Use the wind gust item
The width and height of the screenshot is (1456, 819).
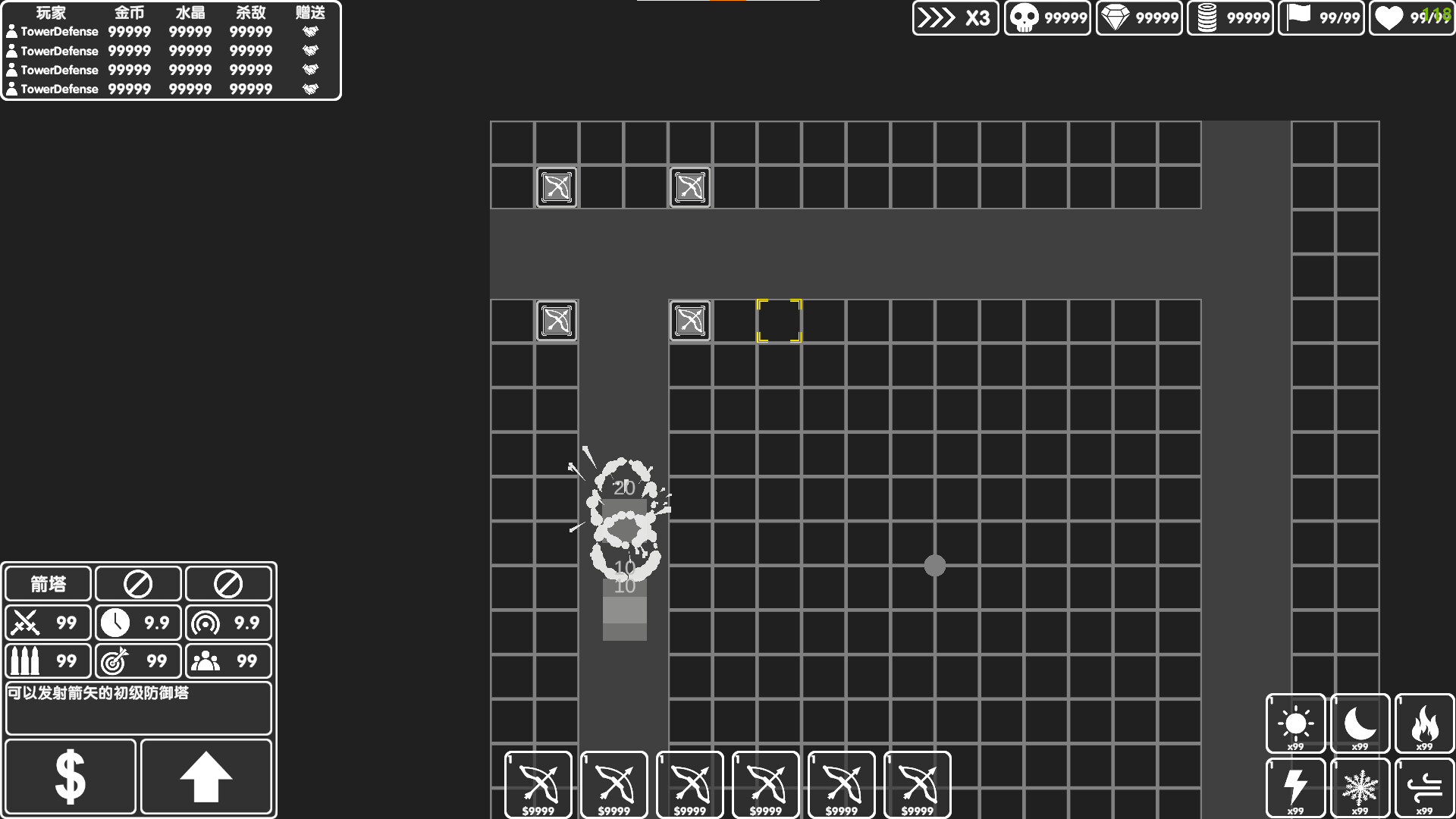1424,787
